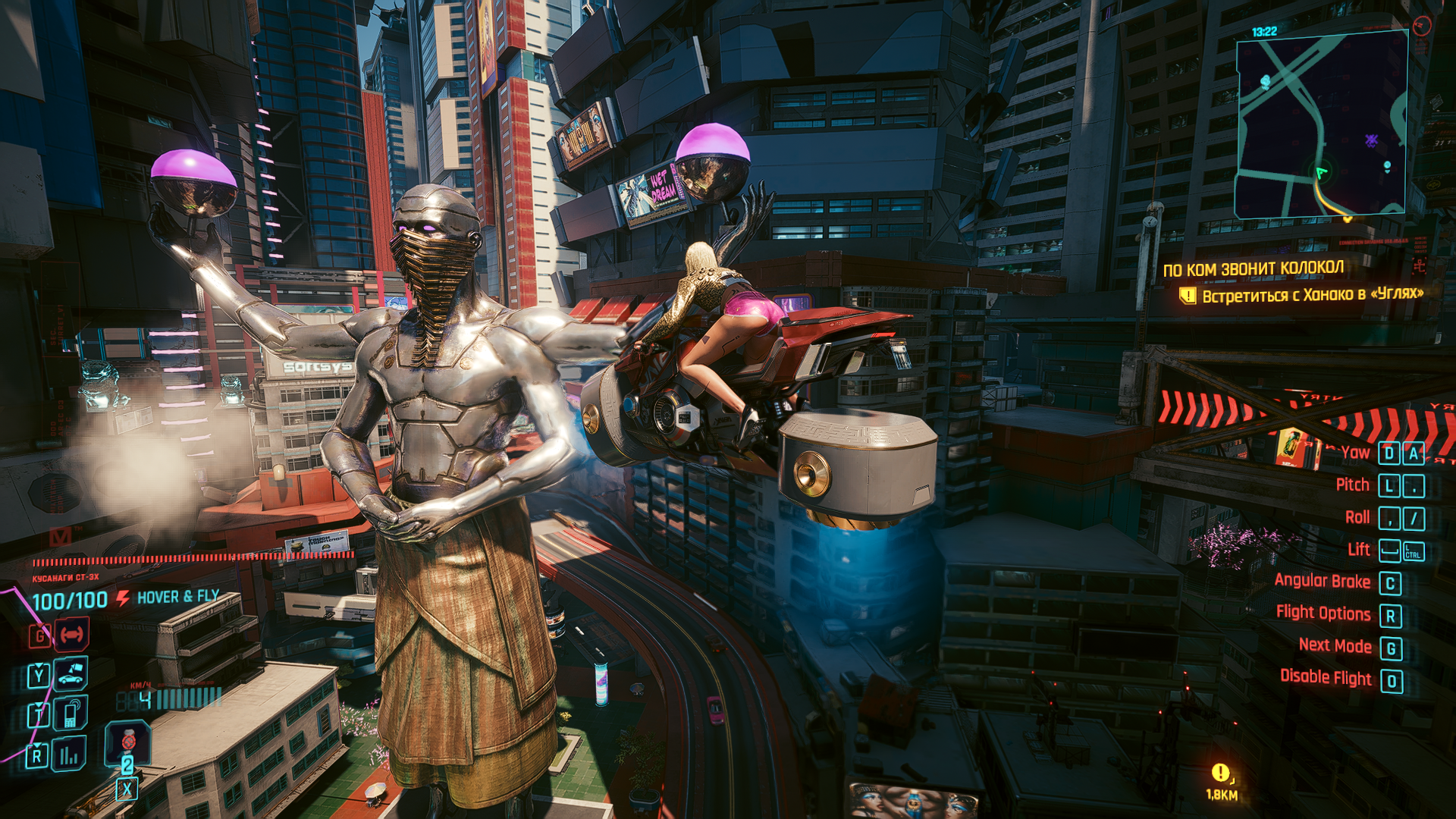Open the tracked quest «По ком звонит колокол»
Viewport: 1456px width, 819px height.
coord(1253,268)
